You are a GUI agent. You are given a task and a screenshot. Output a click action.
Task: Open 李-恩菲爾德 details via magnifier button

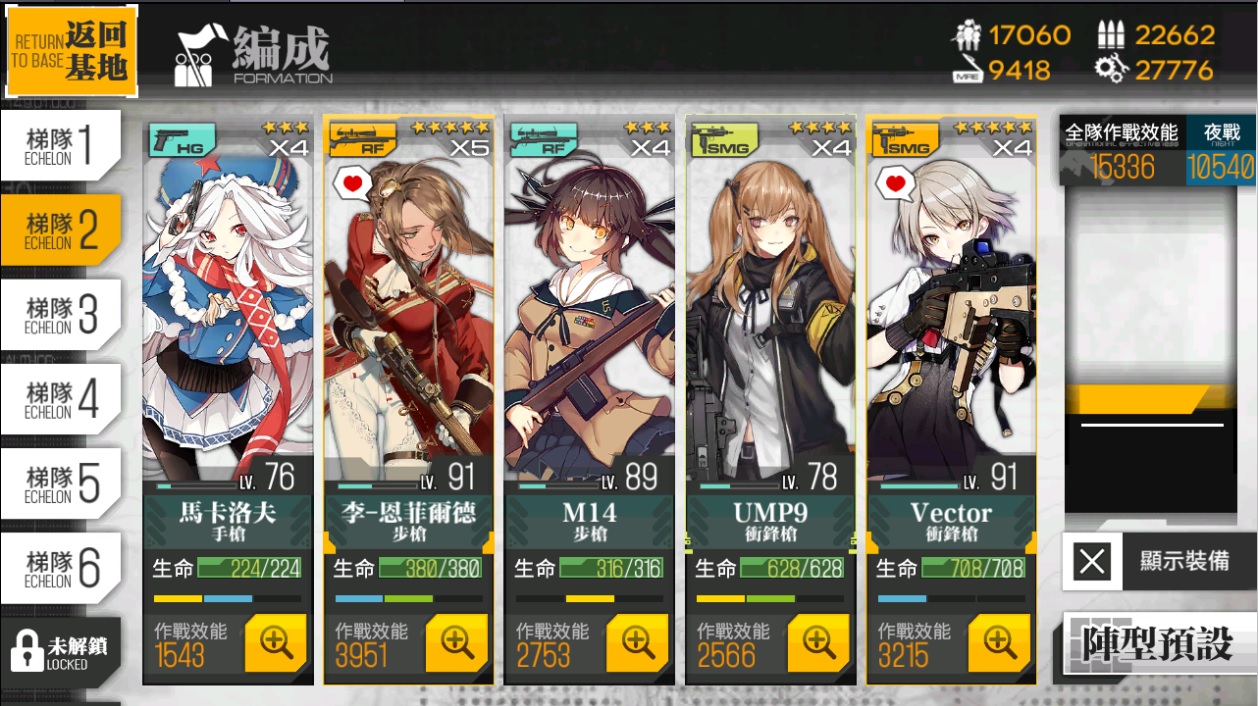click(x=457, y=643)
